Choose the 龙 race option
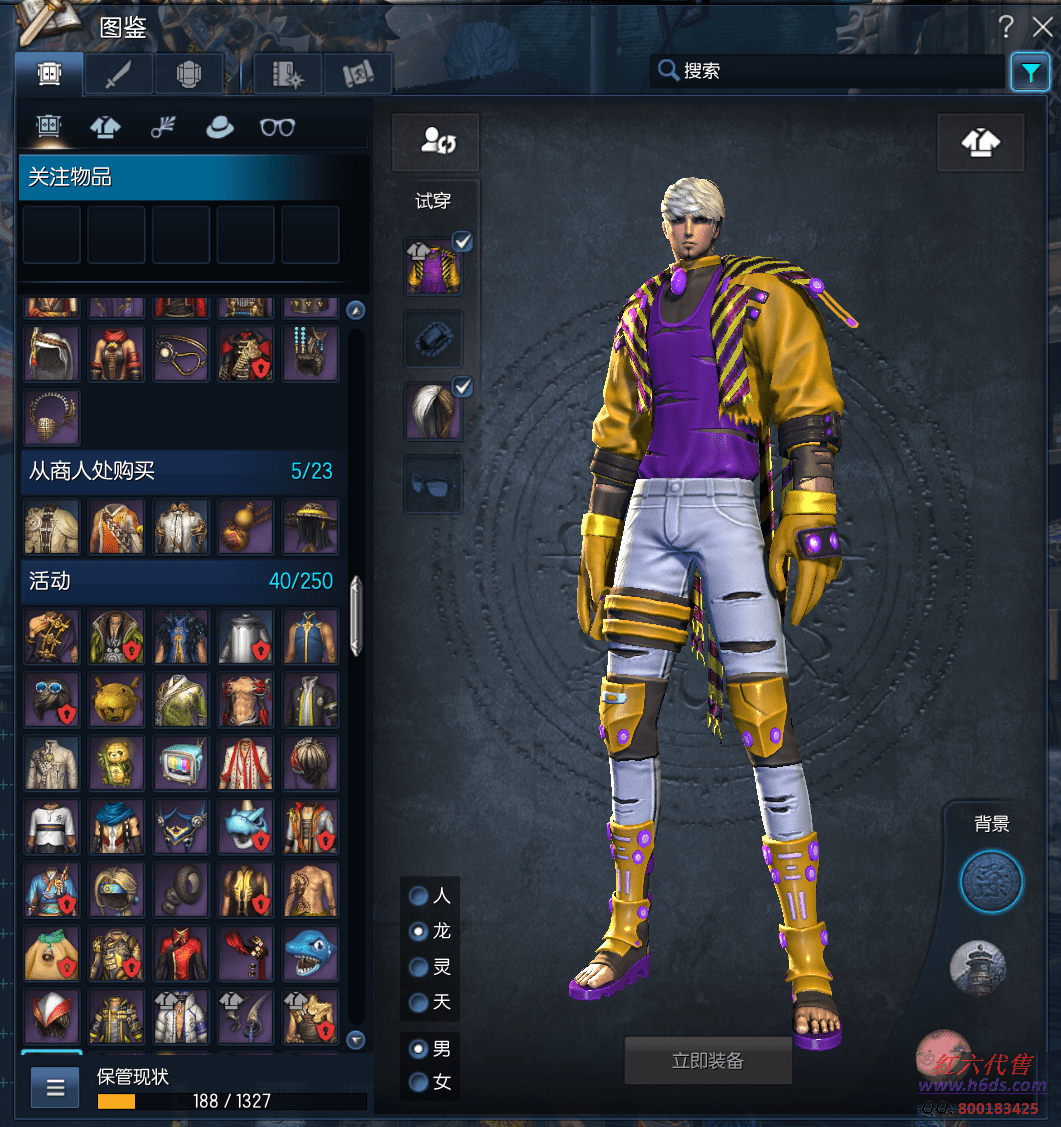 click(418, 931)
